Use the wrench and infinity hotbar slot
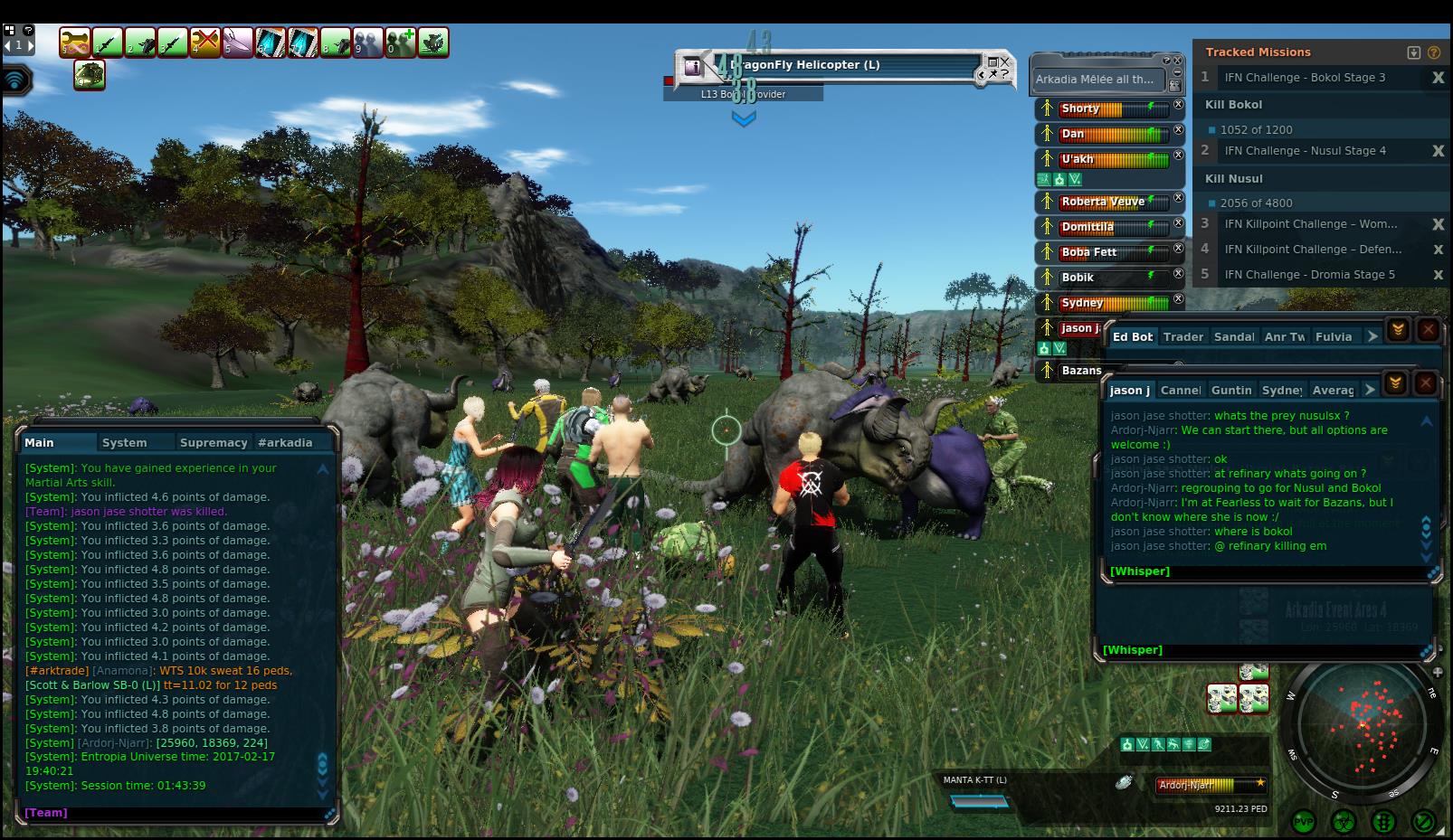Viewport: 1453px width, 840px height. [x=75, y=42]
